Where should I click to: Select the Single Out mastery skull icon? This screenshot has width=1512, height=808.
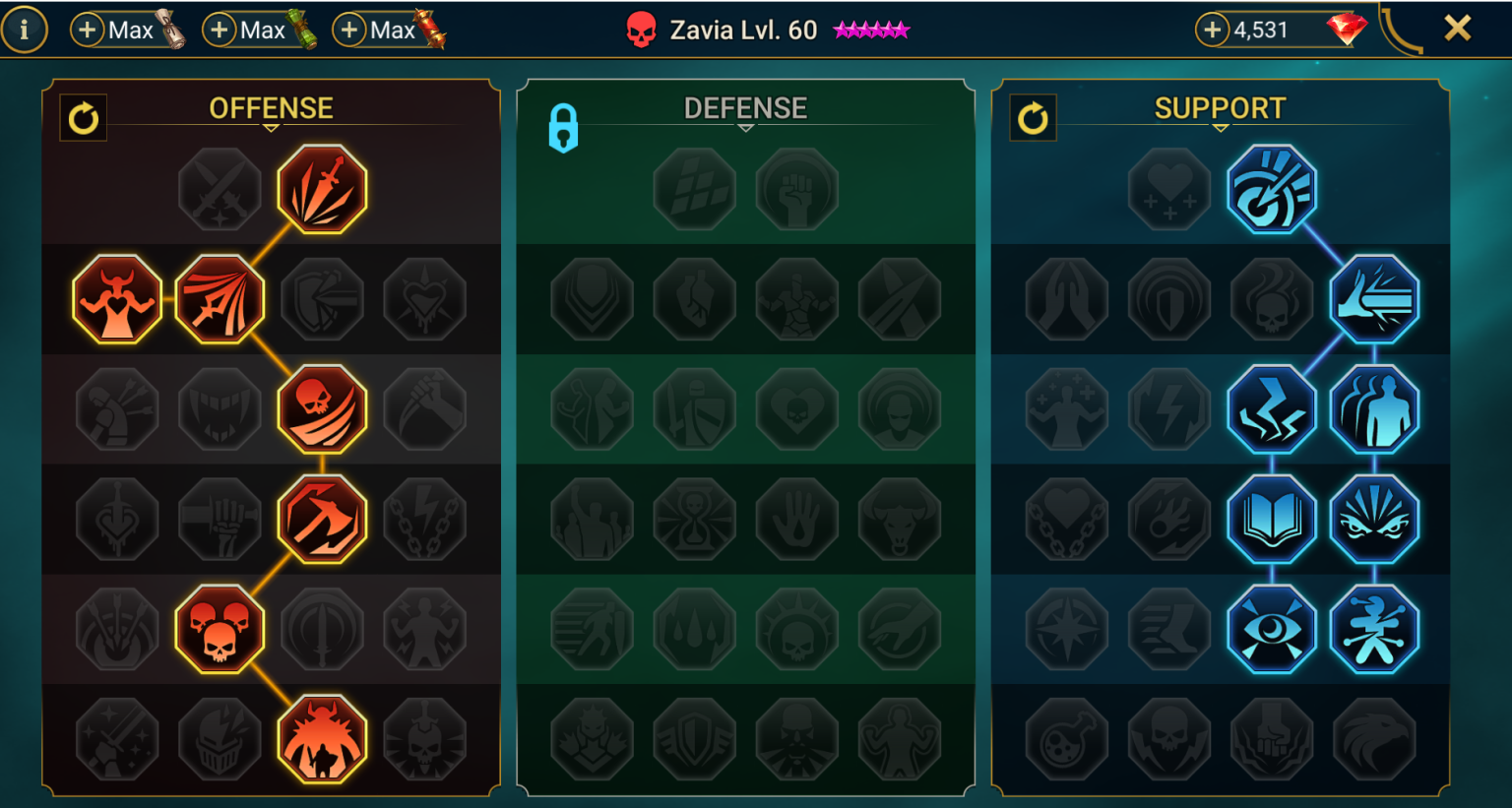(x=322, y=409)
